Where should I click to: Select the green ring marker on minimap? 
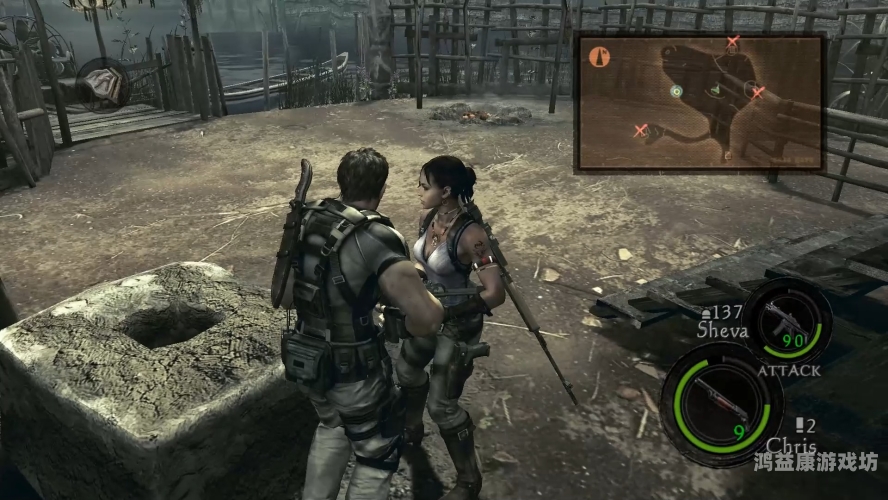click(x=676, y=90)
